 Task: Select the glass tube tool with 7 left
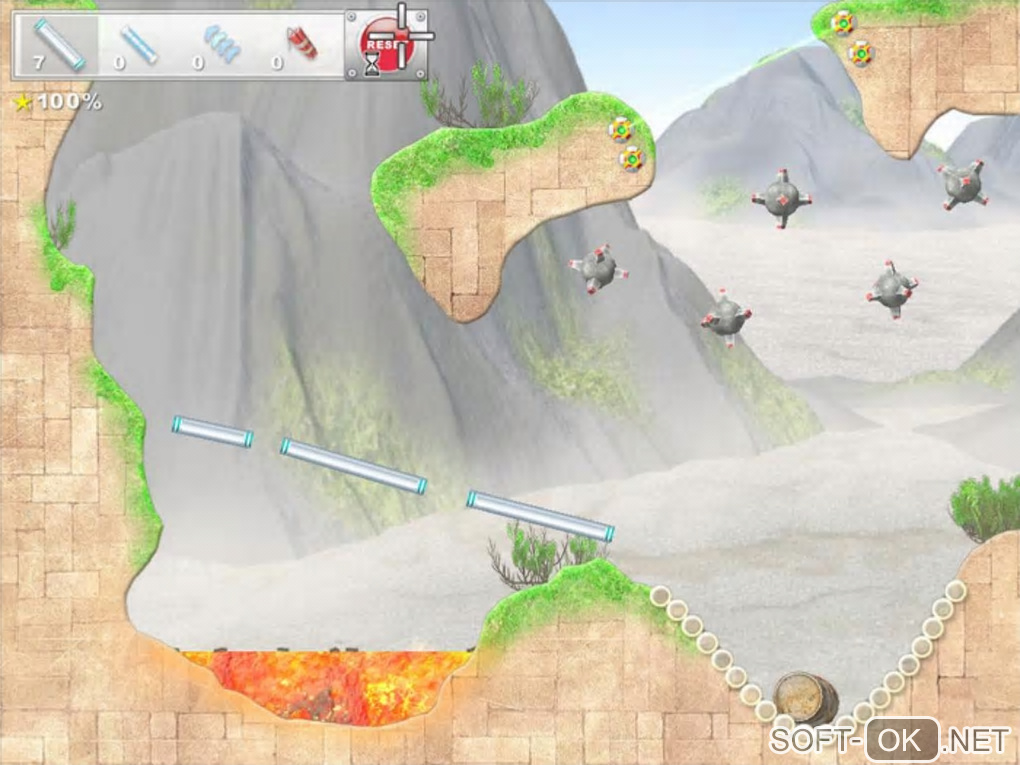tap(58, 45)
